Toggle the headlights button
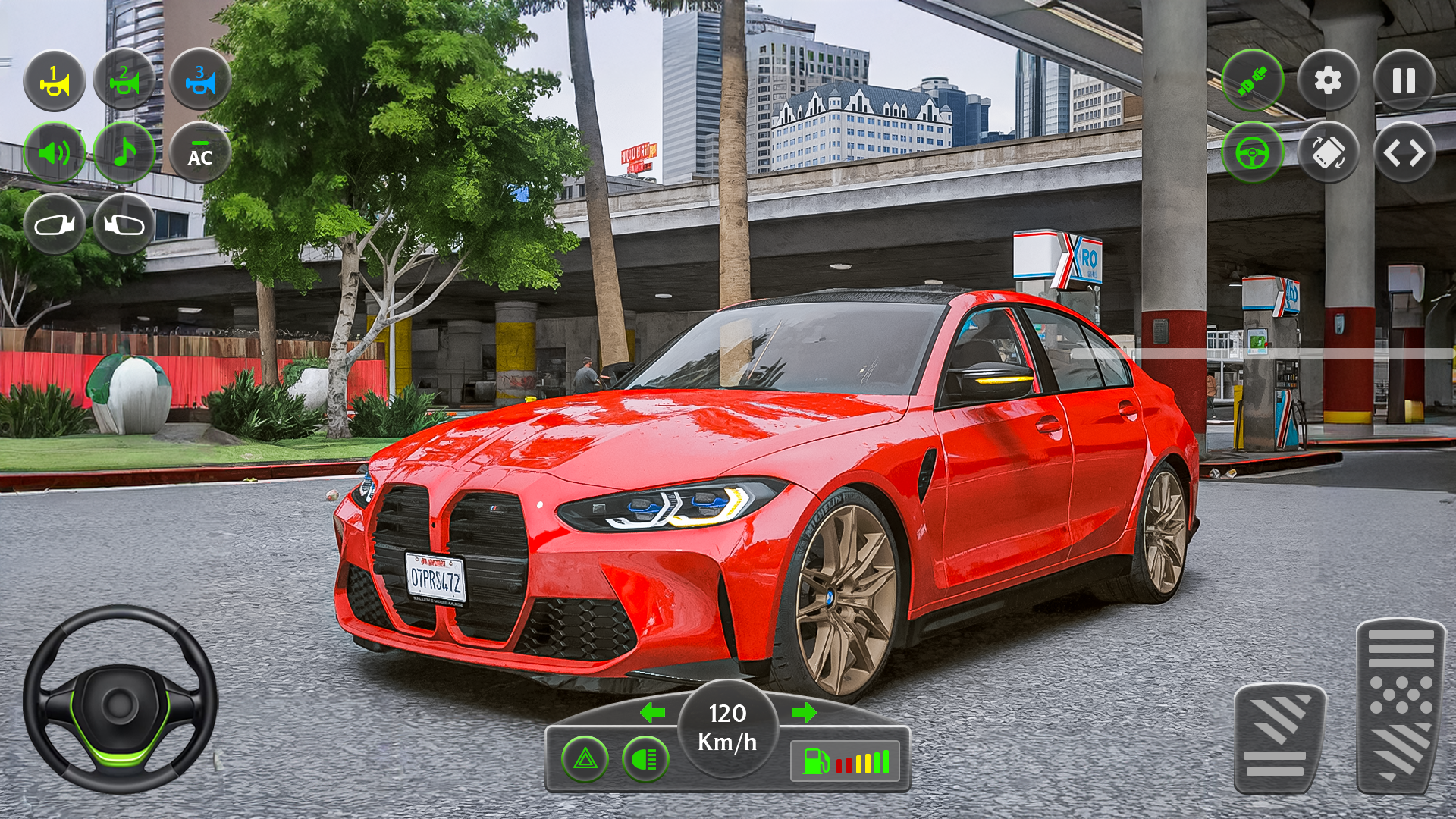Viewport: 1456px width, 819px height. (x=645, y=758)
